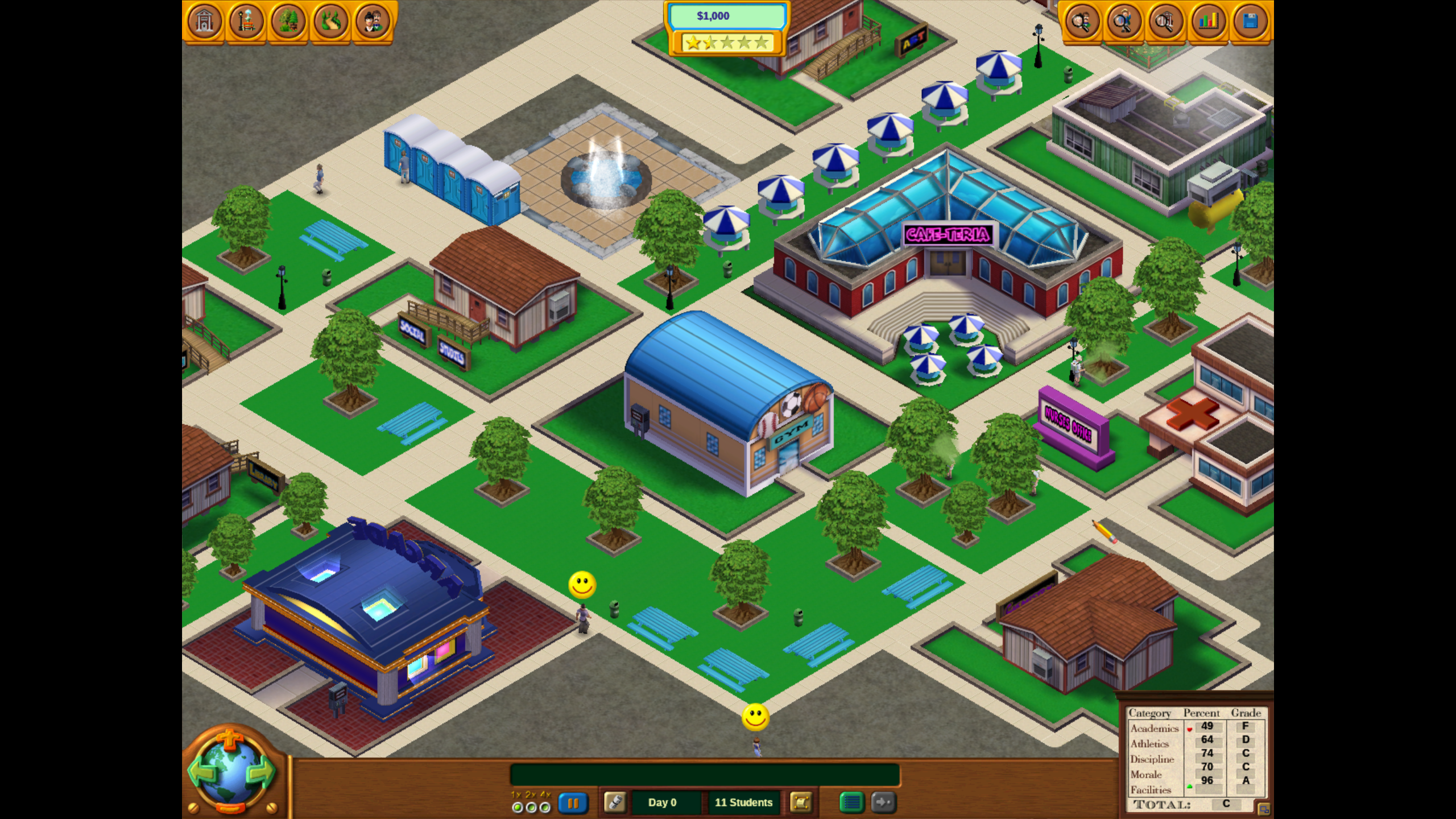Screen dimensions: 1456x819
Task: Open the staff hiring menu
Action: click(373, 22)
